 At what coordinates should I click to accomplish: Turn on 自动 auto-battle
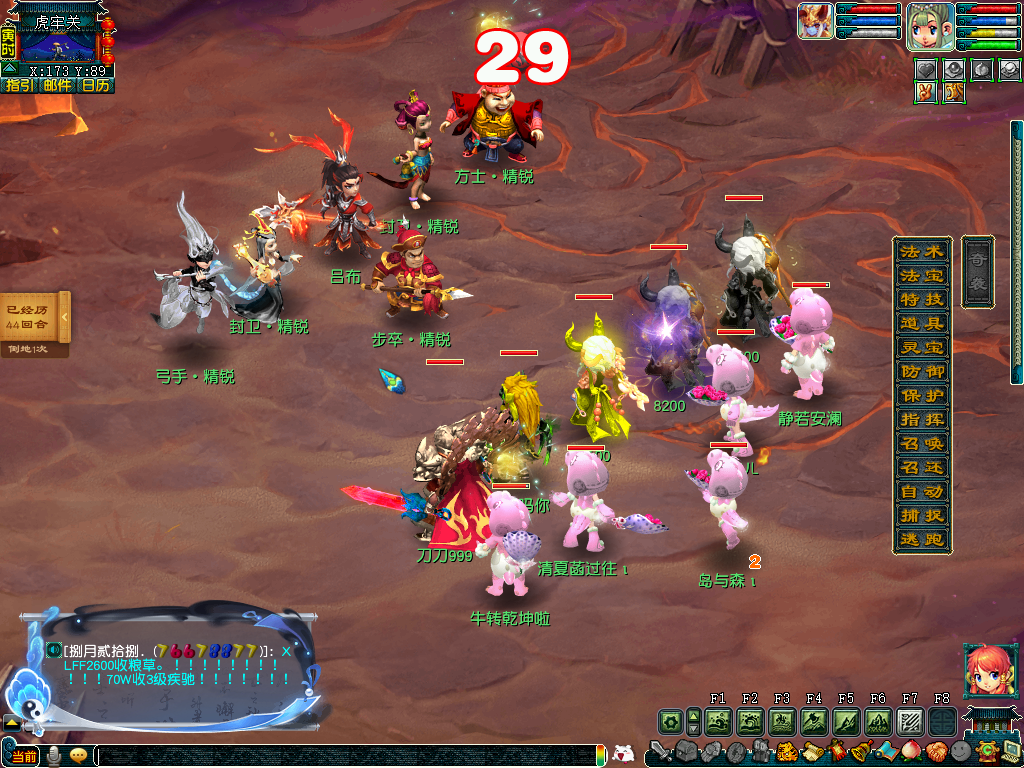click(x=921, y=492)
